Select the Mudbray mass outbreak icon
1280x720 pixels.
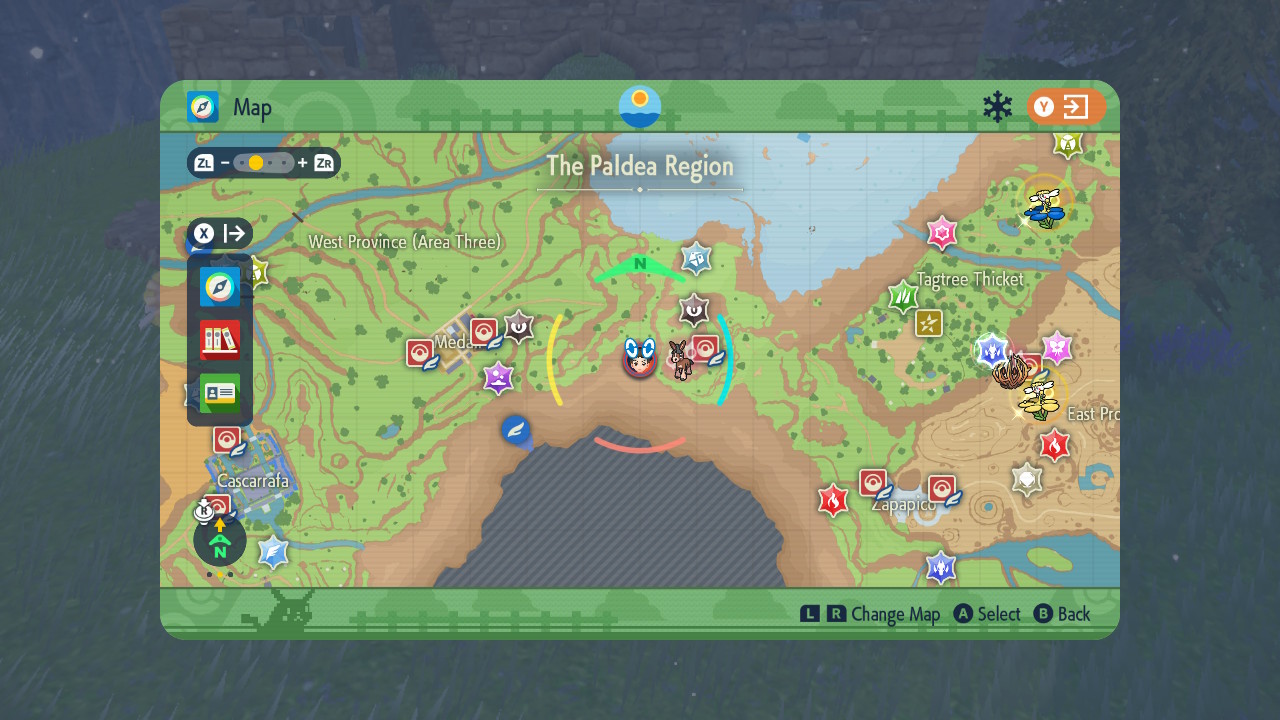(681, 360)
